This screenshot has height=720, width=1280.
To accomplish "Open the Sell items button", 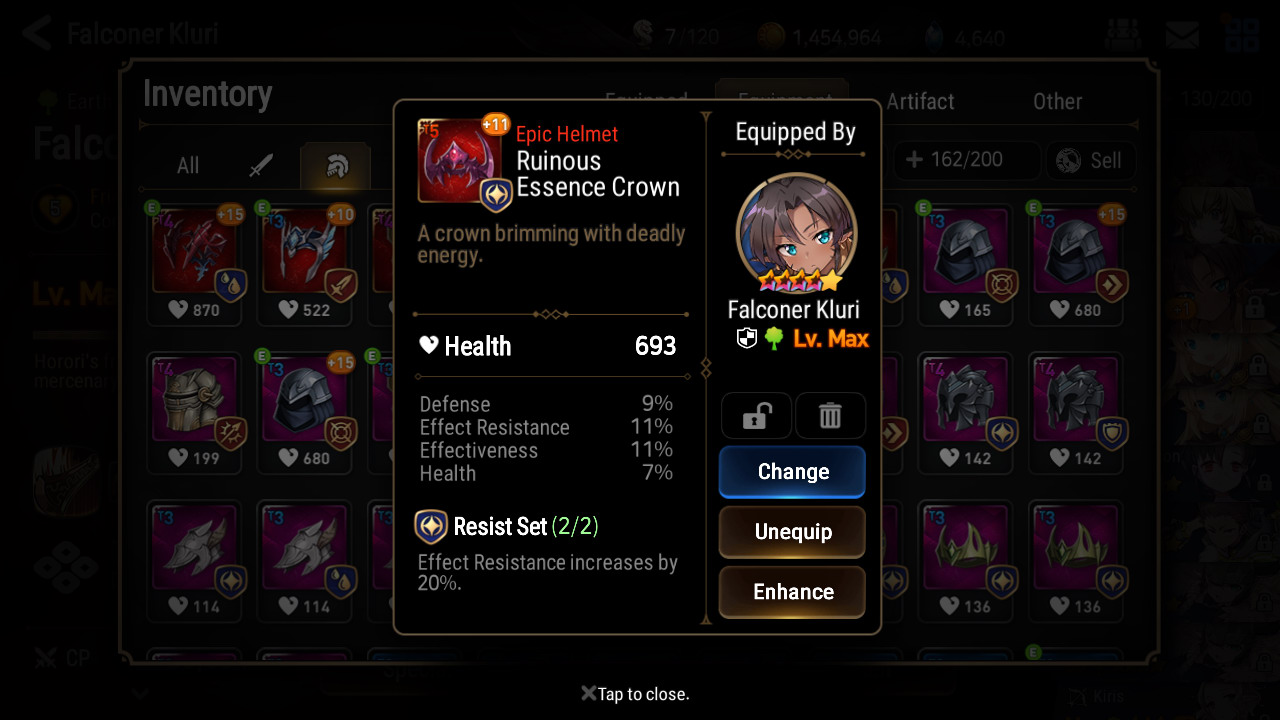I will pos(1089,160).
